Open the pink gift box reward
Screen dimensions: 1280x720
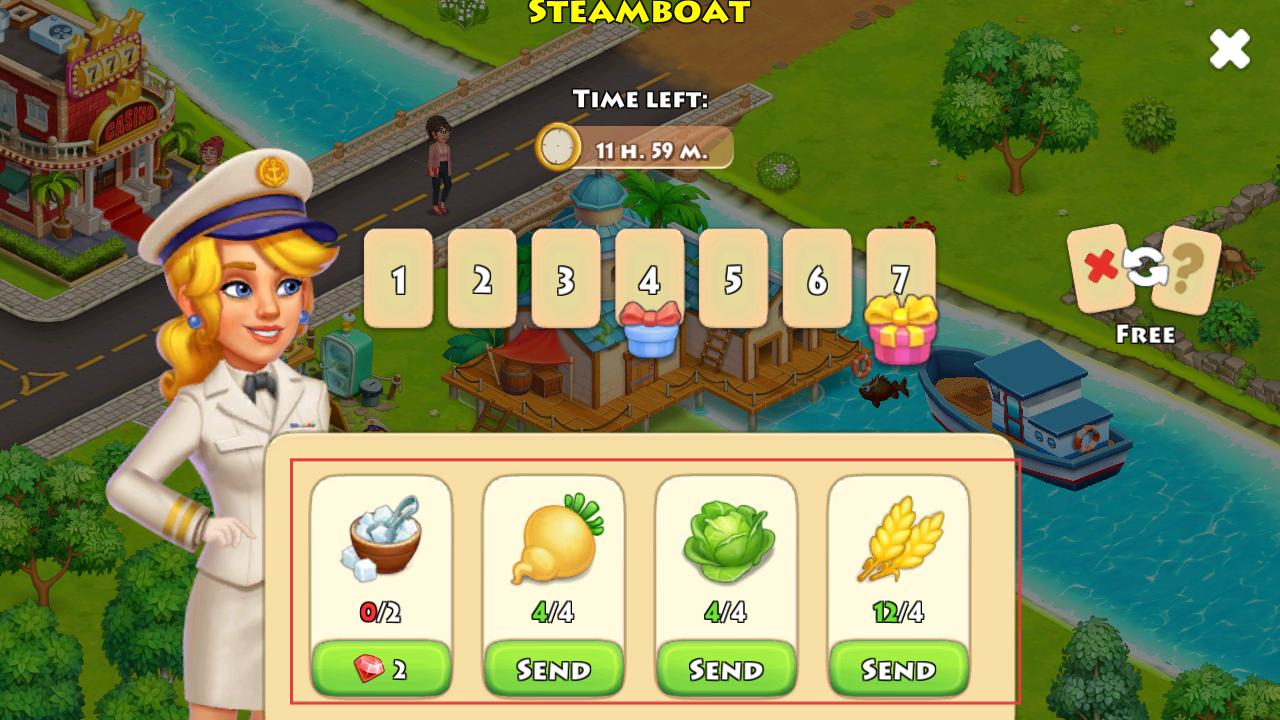tap(901, 331)
